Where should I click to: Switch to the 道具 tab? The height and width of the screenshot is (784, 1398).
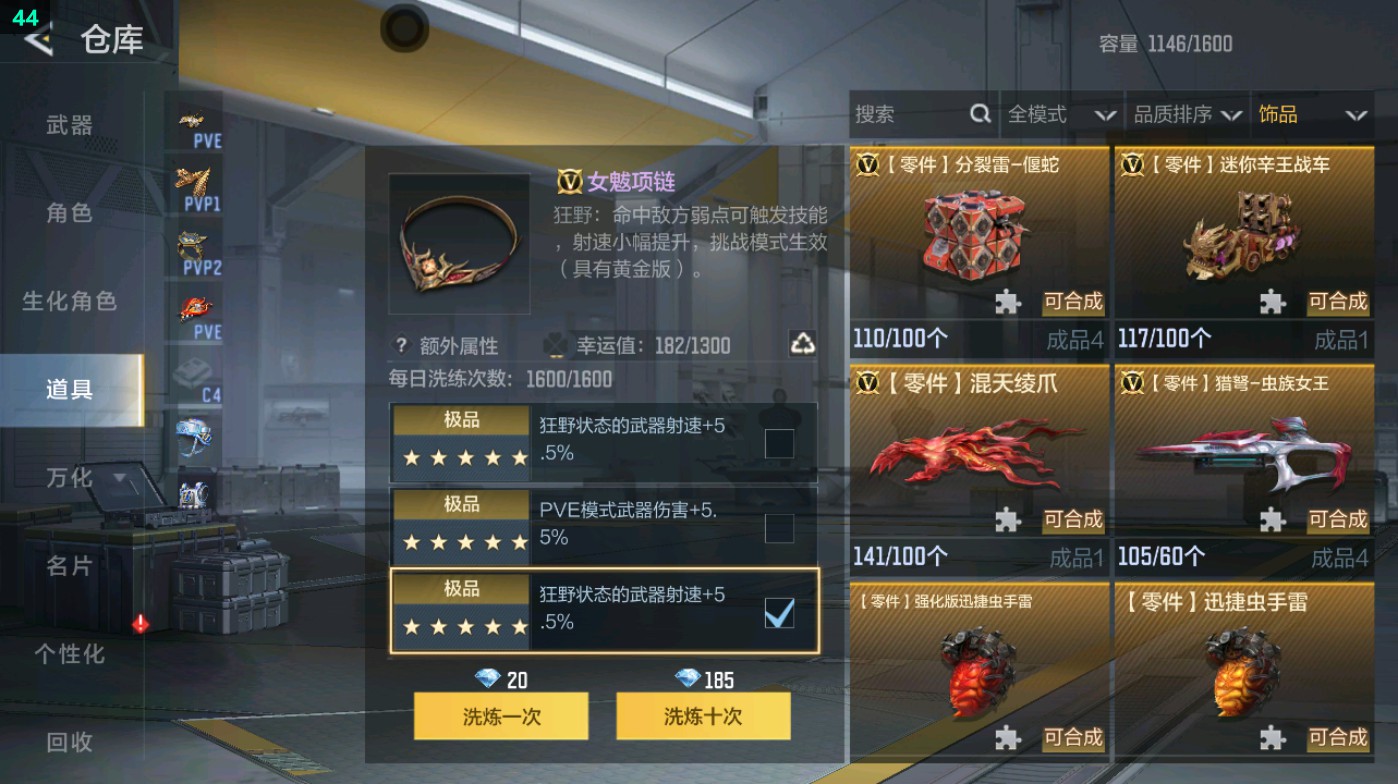pos(70,389)
